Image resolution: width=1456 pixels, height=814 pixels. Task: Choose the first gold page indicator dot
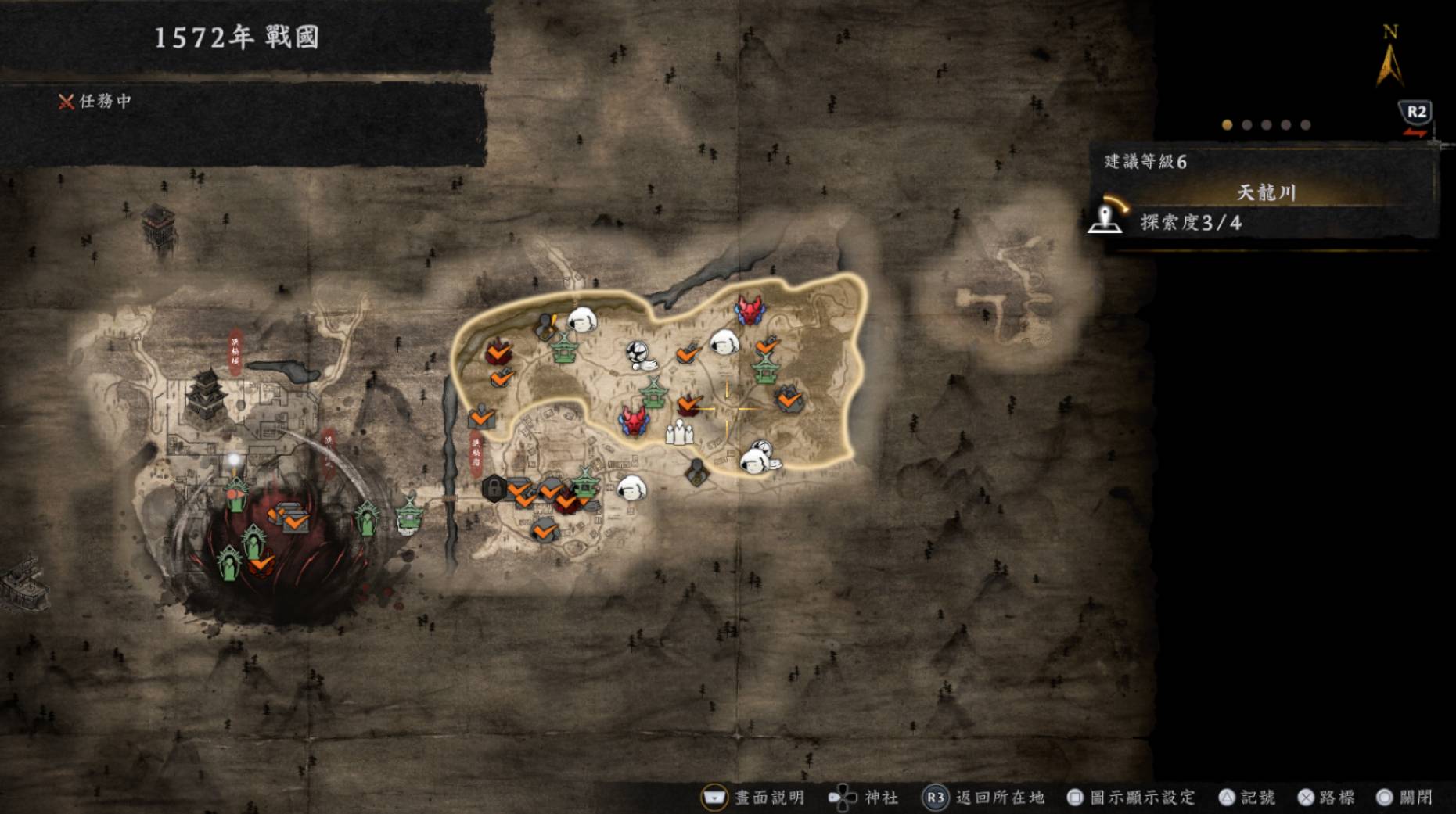(x=1227, y=125)
